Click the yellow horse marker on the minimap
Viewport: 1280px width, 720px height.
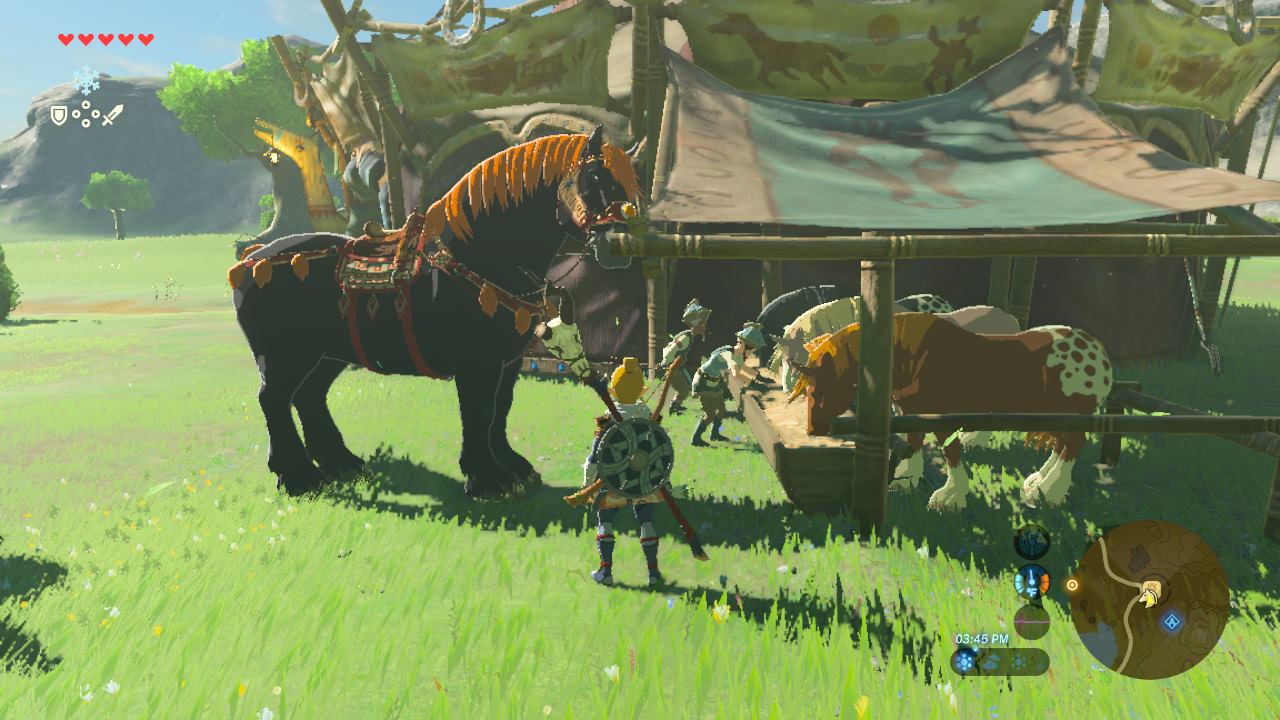pyautogui.click(x=1148, y=598)
